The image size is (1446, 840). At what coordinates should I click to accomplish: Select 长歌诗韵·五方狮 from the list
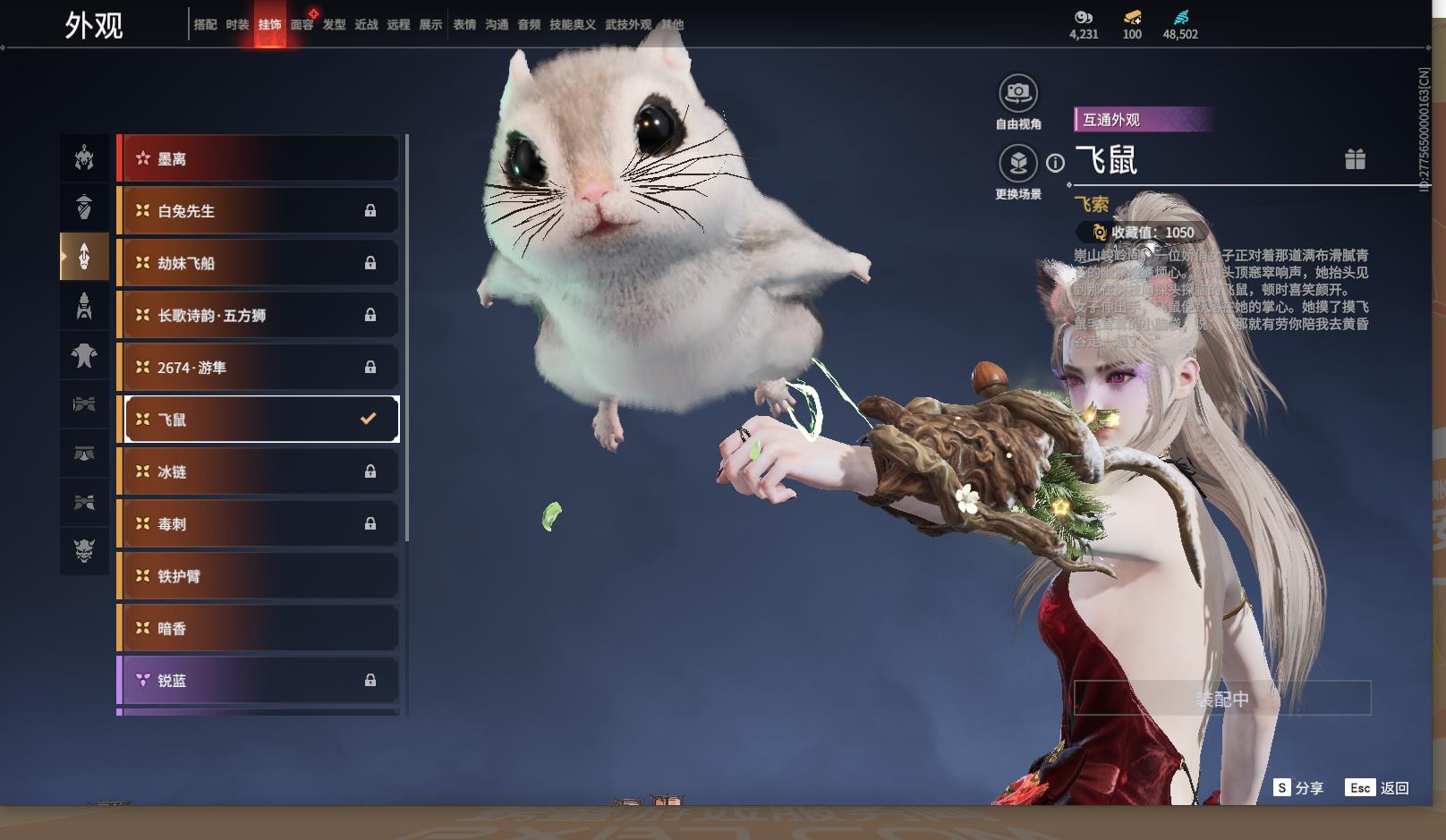click(x=259, y=315)
